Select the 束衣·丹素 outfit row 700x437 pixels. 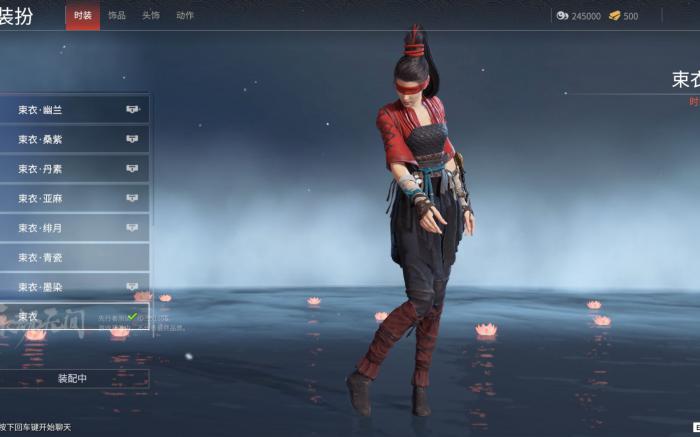point(75,169)
